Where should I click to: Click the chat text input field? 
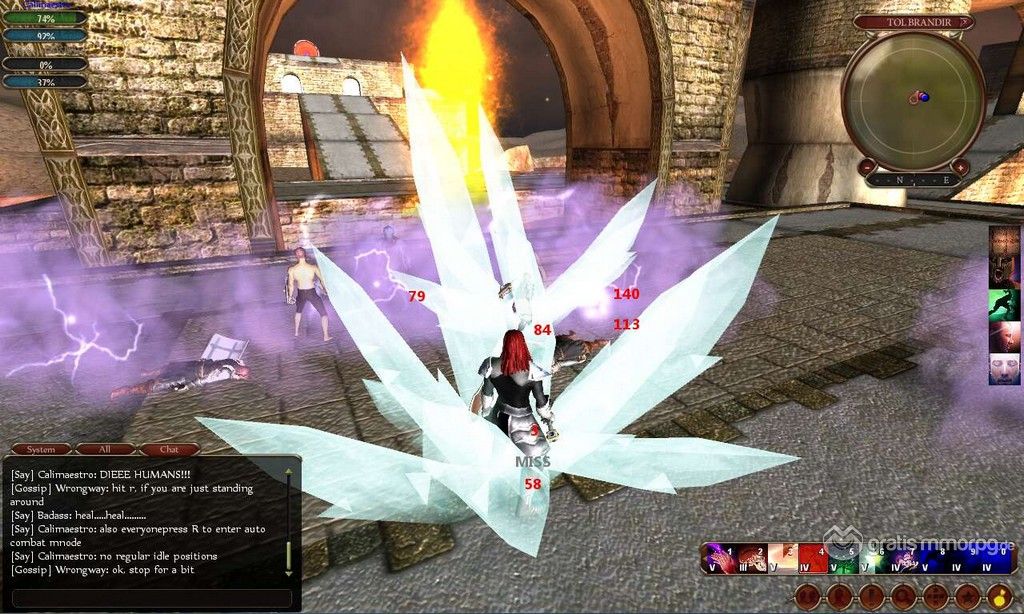150,597
